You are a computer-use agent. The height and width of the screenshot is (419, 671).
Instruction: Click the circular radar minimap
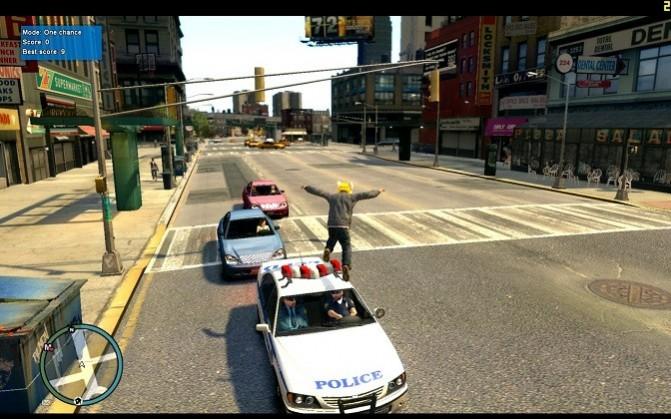82,364
